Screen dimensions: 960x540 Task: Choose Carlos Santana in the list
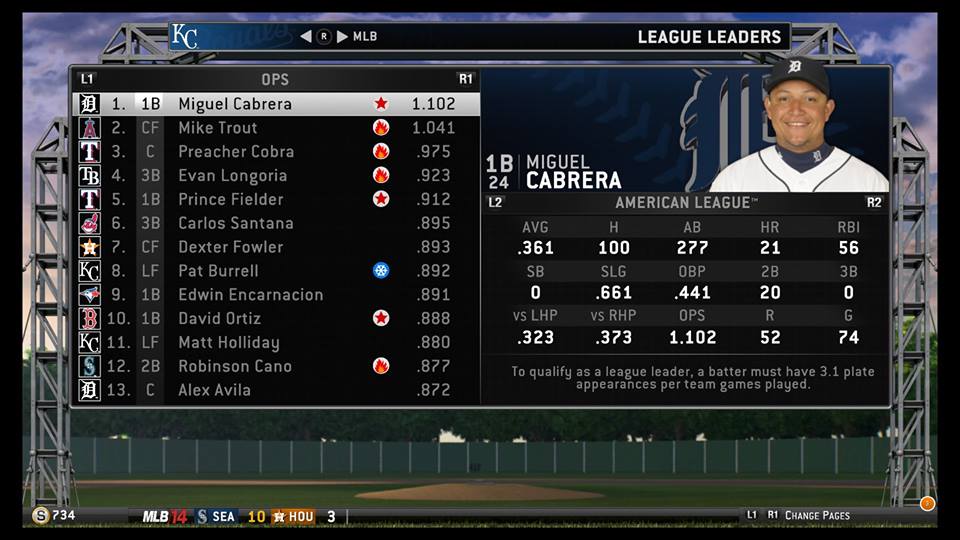tap(236, 223)
